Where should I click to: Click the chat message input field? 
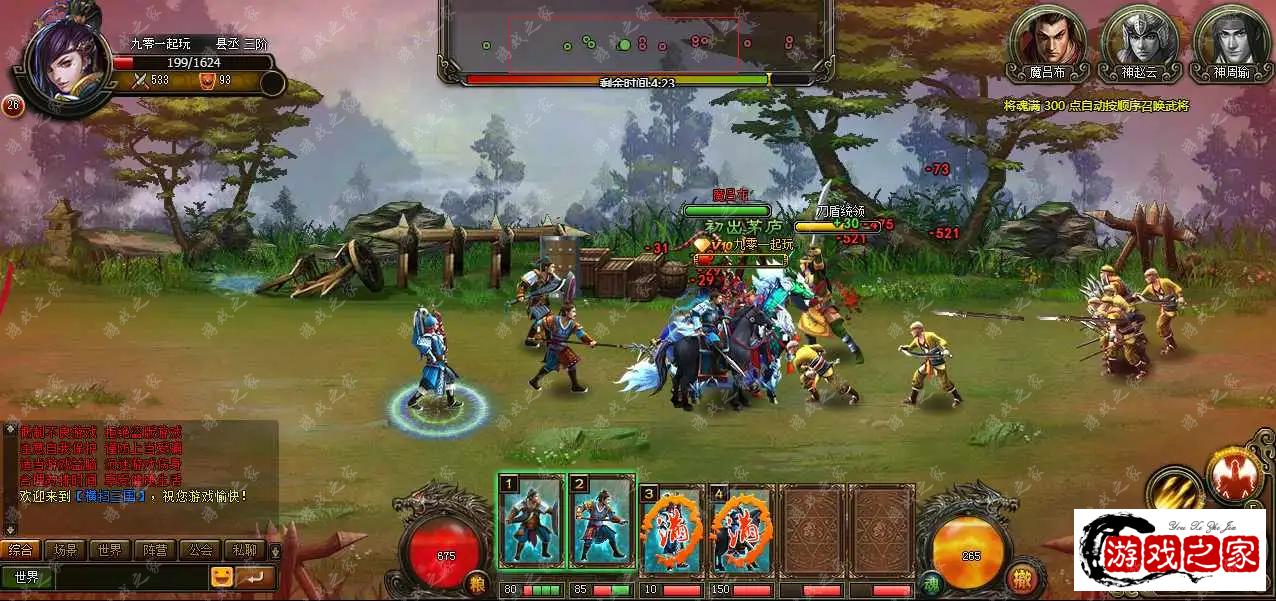[130, 577]
